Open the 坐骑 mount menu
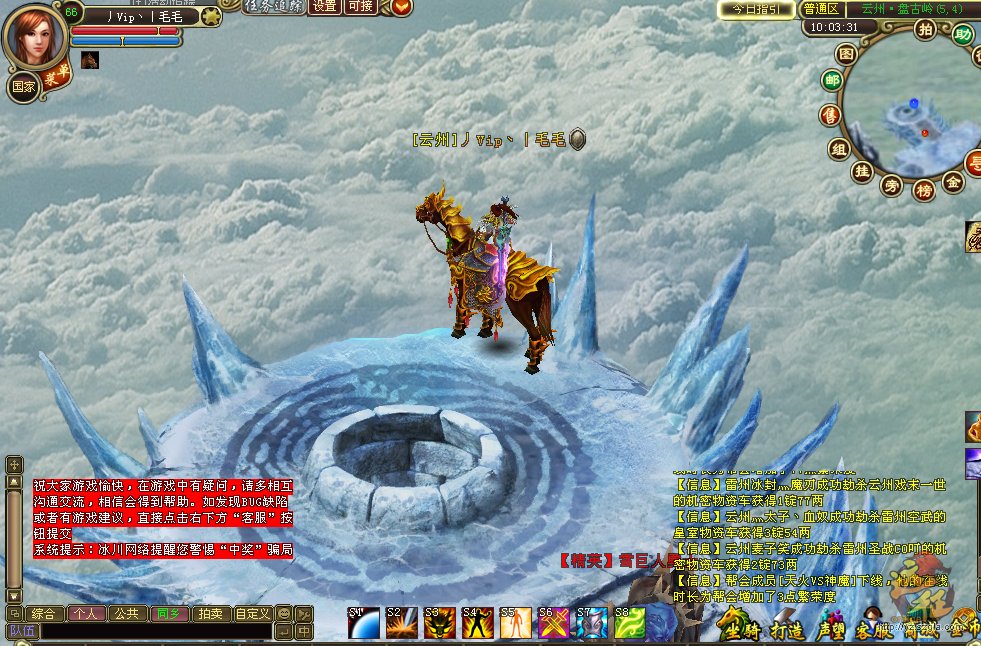Image resolution: width=981 pixels, height=646 pixels. point(740,631)
